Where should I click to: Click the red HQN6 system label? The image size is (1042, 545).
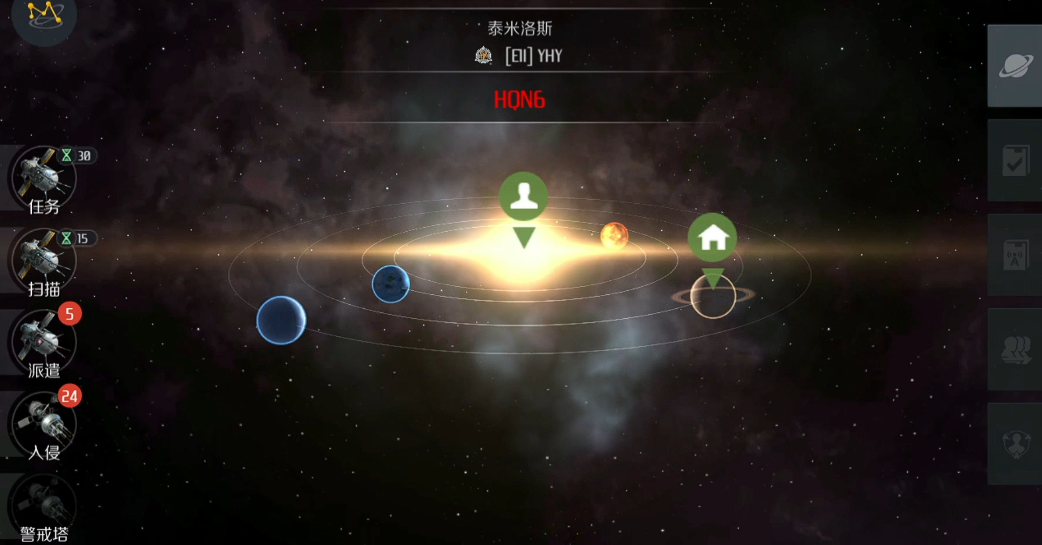pyautogui.click(x=519, y=100)
